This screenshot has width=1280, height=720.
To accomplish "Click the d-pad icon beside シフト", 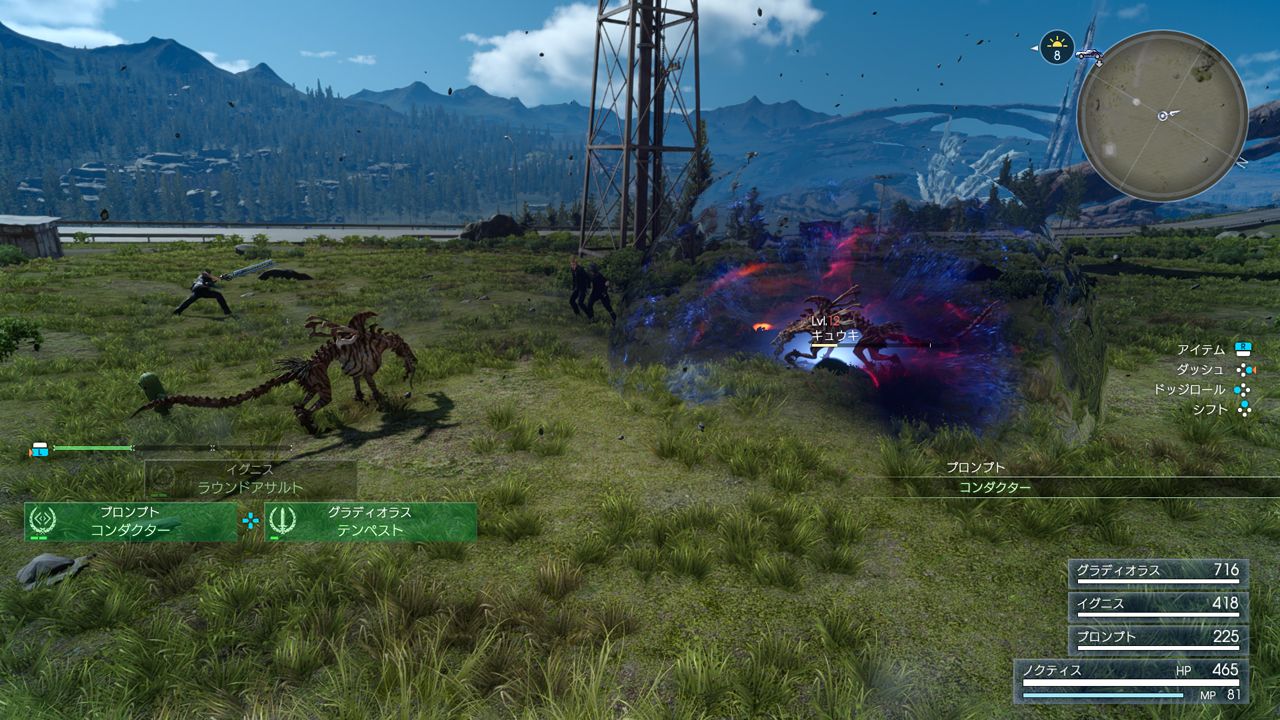I will 1244,408.
